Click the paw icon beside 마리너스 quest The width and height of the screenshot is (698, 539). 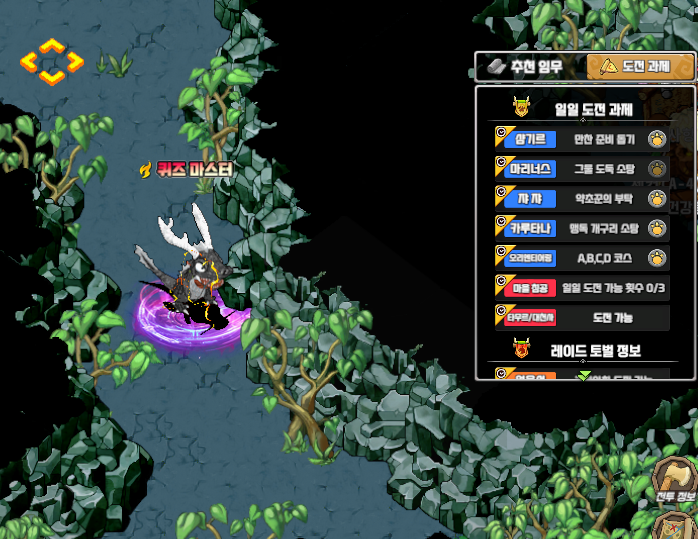pos(656,168)
